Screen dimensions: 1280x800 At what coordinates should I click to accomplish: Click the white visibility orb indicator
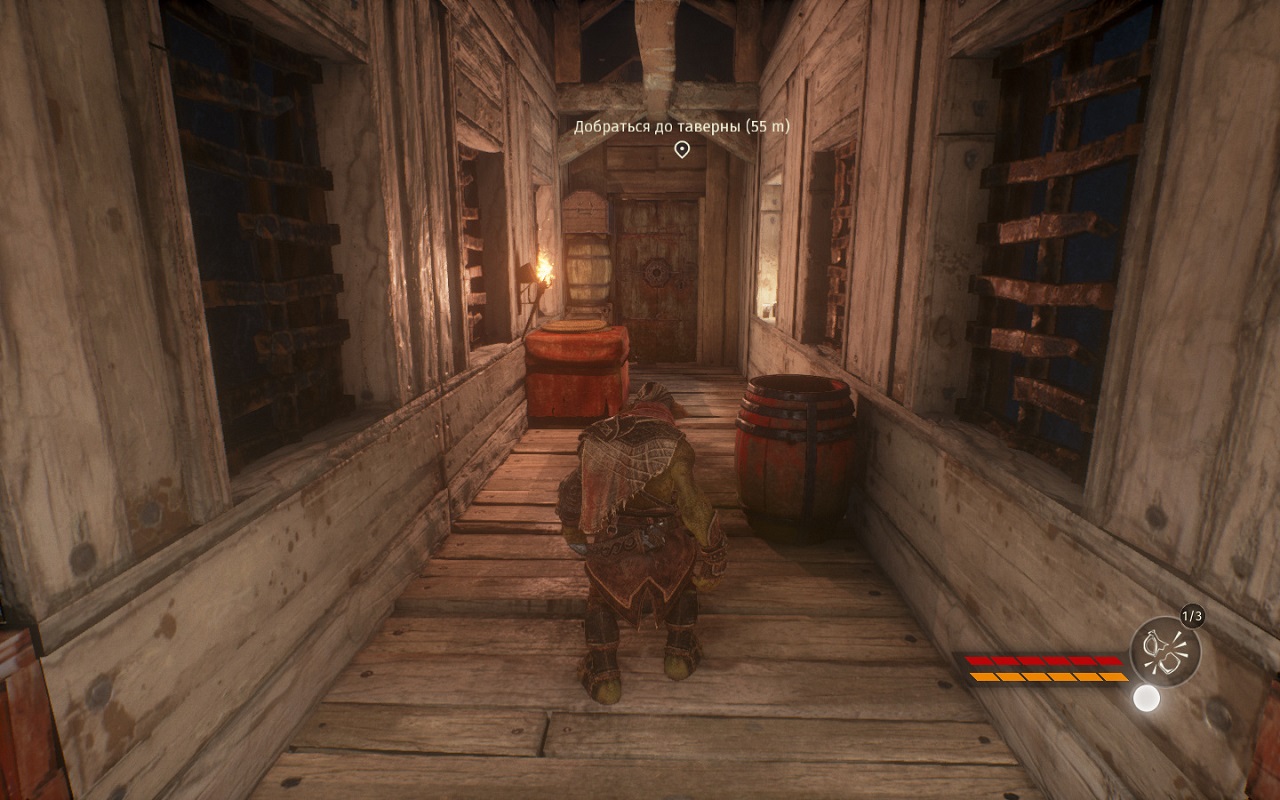[1146, 698]
